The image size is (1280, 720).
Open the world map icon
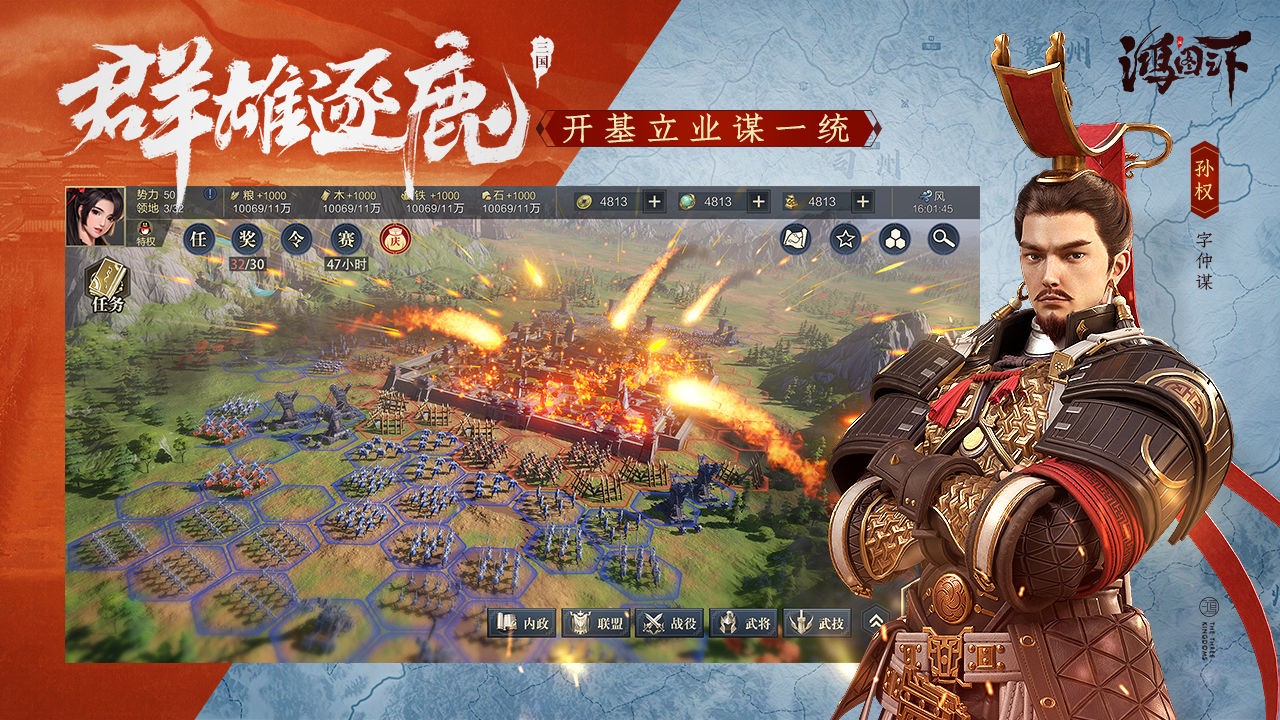793,238
